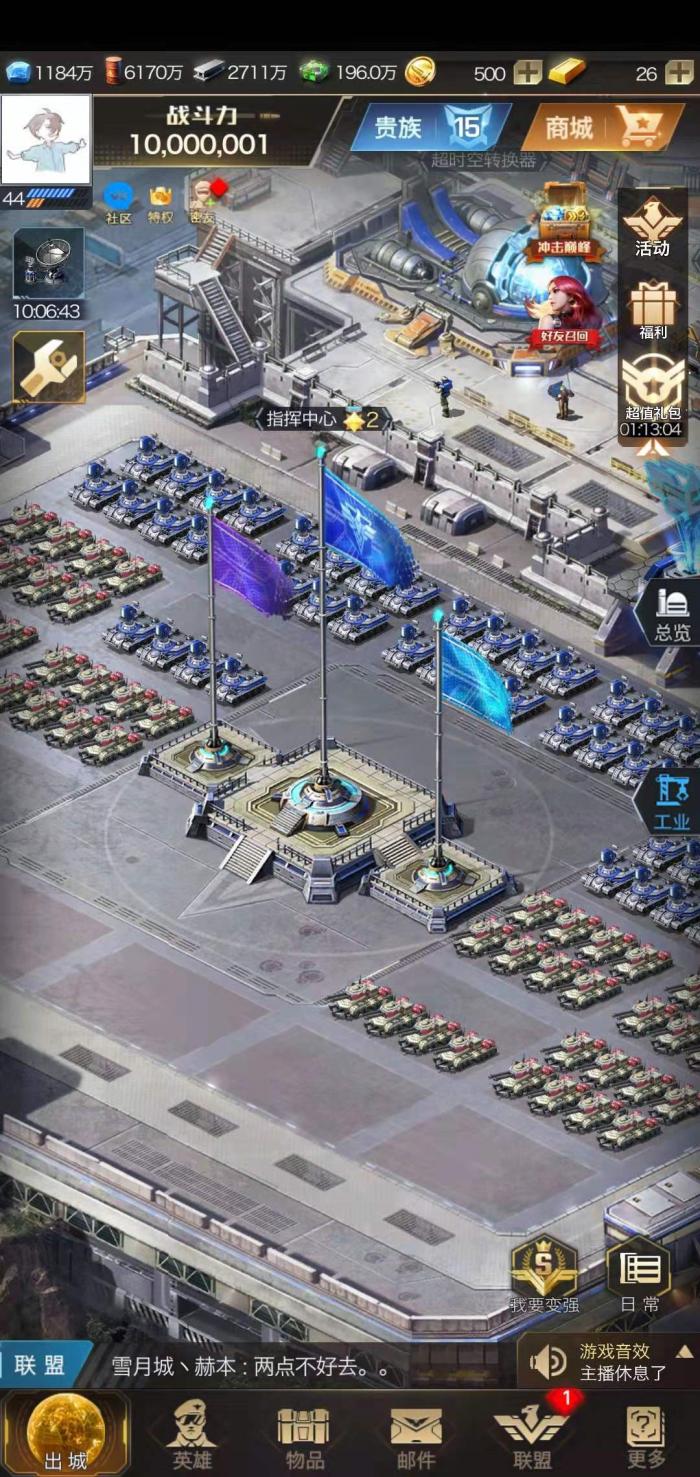The height and width of the screenshot is (1477, 700).
Task: Open the 工业 industry panel
Action: tap(671, 802)
